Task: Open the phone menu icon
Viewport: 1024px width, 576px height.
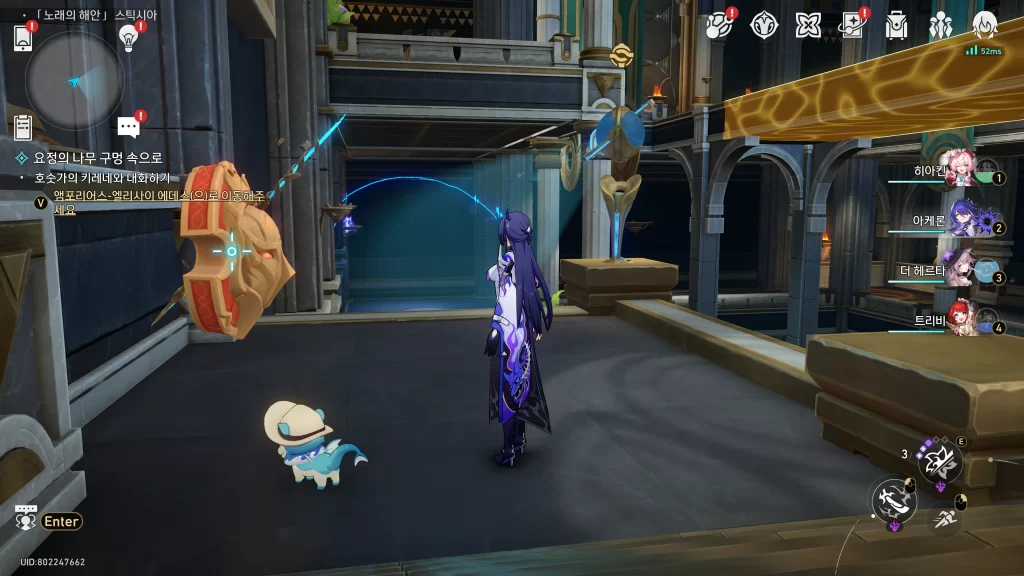Action: [x=24, y=38]
